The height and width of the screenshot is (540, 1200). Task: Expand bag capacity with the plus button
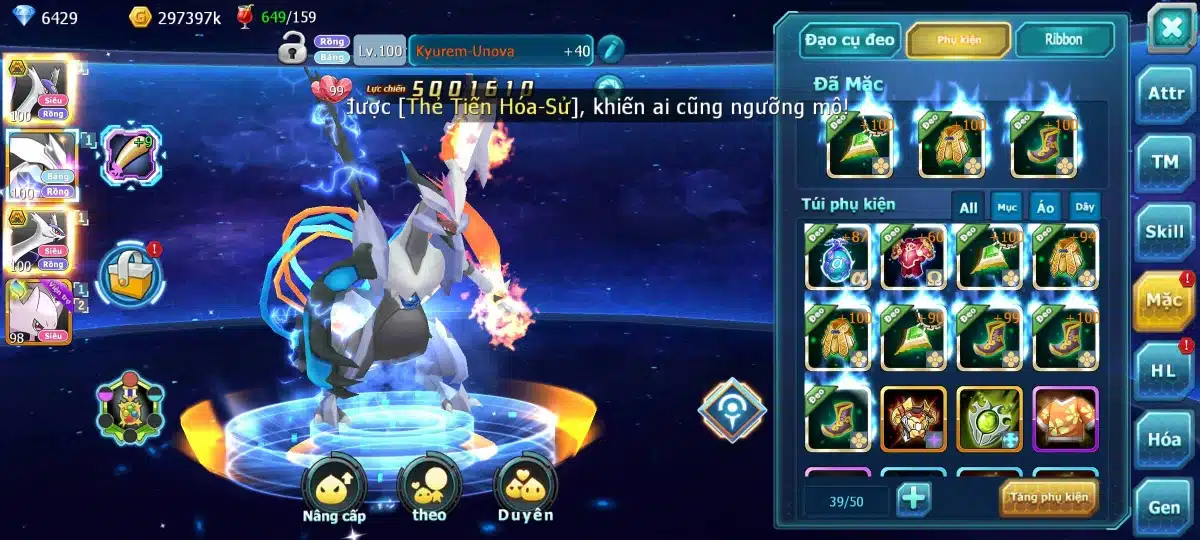pos(914,497)
